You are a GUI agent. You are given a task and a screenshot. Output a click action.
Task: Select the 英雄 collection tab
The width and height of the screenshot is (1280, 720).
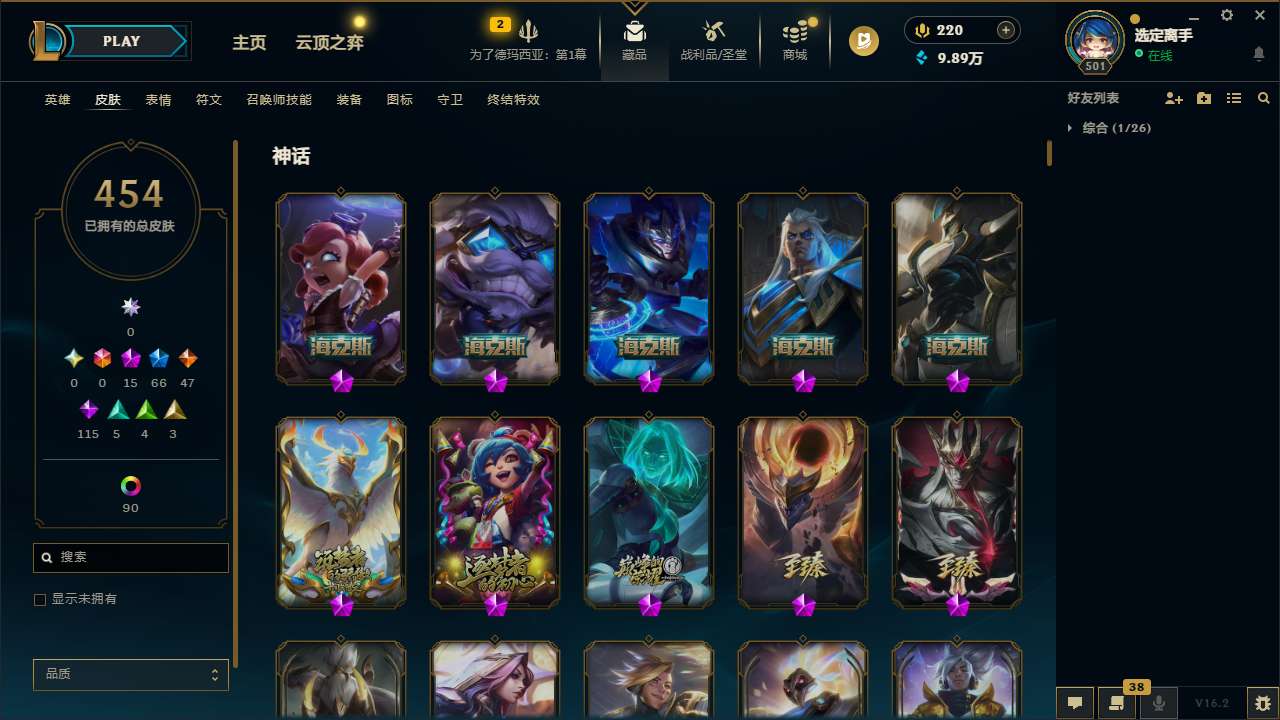point(57,100)
